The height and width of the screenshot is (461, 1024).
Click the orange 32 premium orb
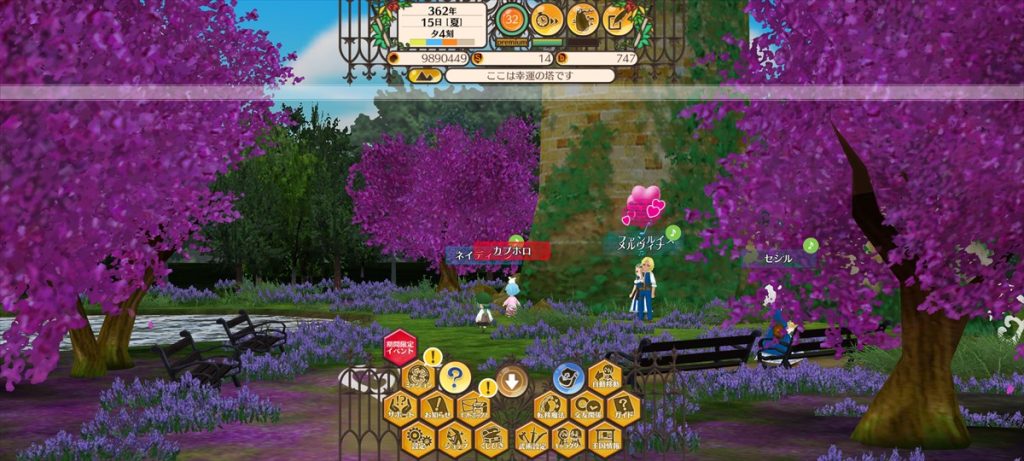pyautogui.click(x=512, y=18)
